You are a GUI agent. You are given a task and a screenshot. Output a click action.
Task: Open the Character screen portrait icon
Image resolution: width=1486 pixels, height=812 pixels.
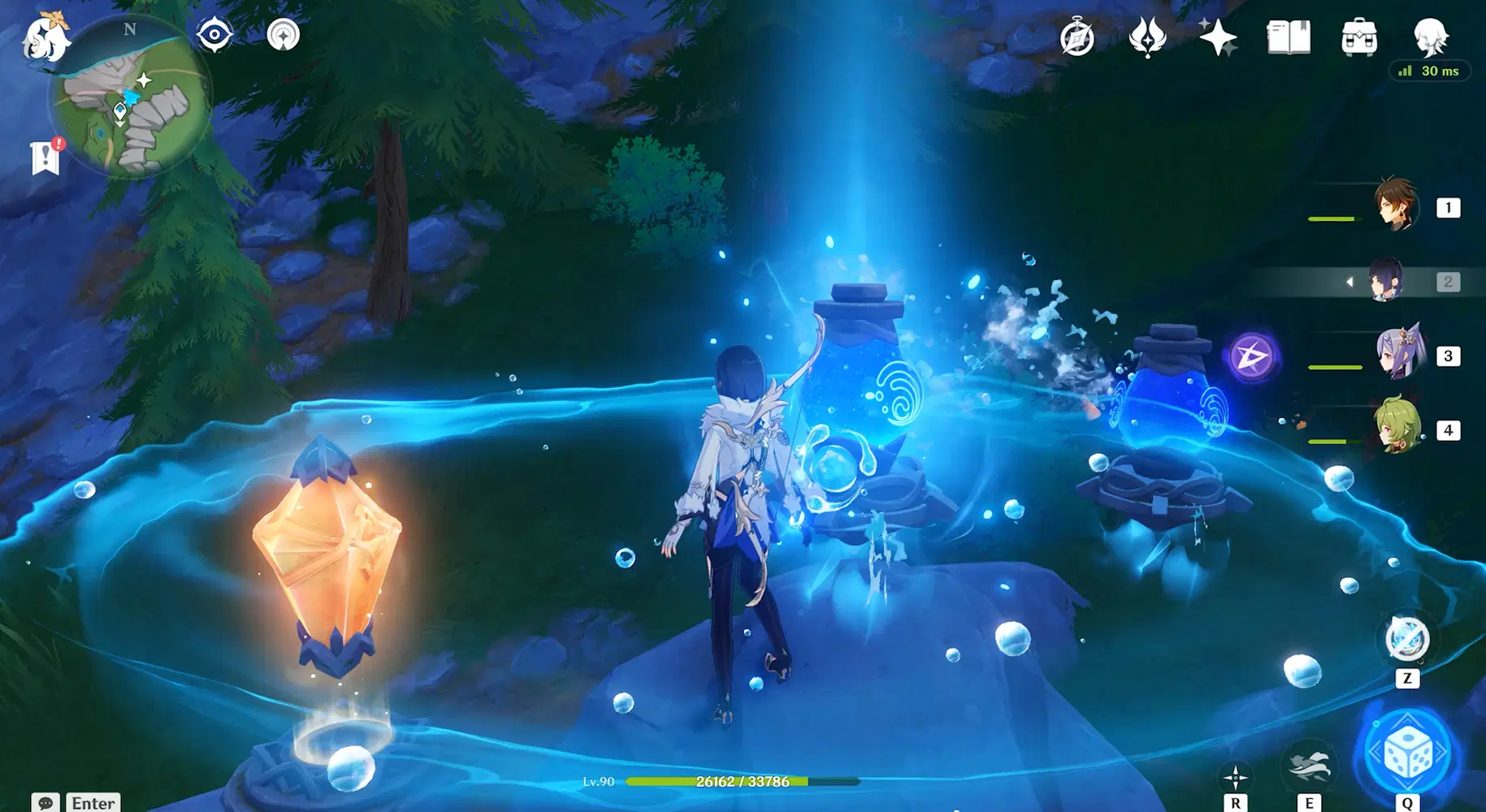pyautogui.click(x=1430, y=36)
